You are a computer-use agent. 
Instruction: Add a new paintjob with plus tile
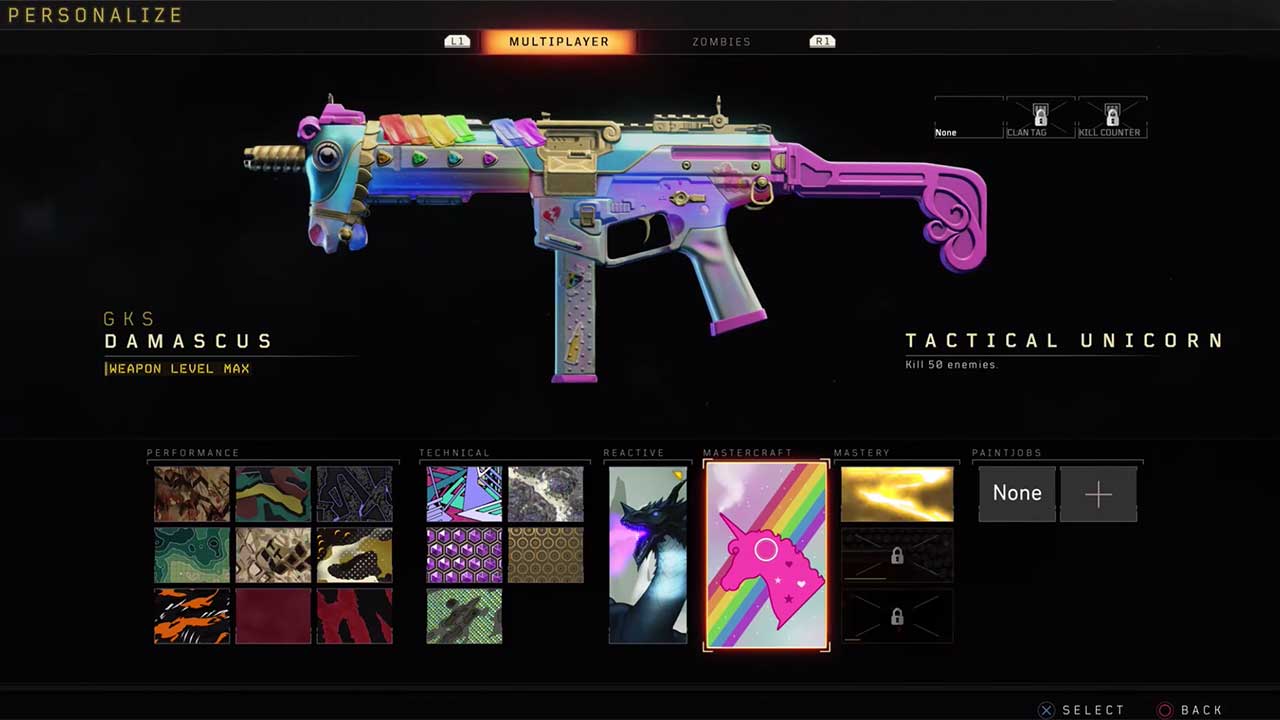(x=1098, y=493)
